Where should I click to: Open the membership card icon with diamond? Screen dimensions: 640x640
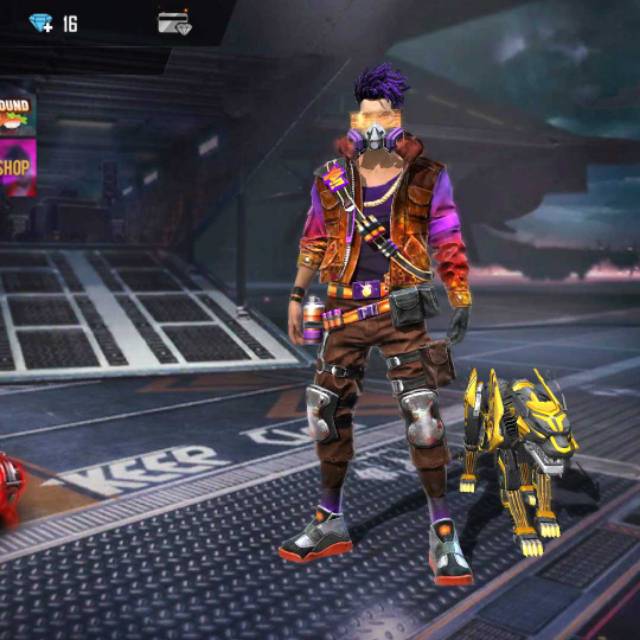click(x=174, y=23)
